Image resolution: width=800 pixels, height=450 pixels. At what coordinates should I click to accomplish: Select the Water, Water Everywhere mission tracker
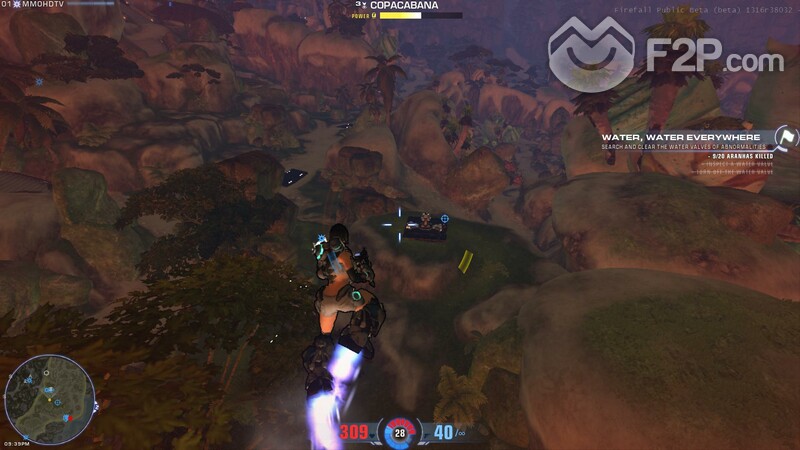(680, 137)
